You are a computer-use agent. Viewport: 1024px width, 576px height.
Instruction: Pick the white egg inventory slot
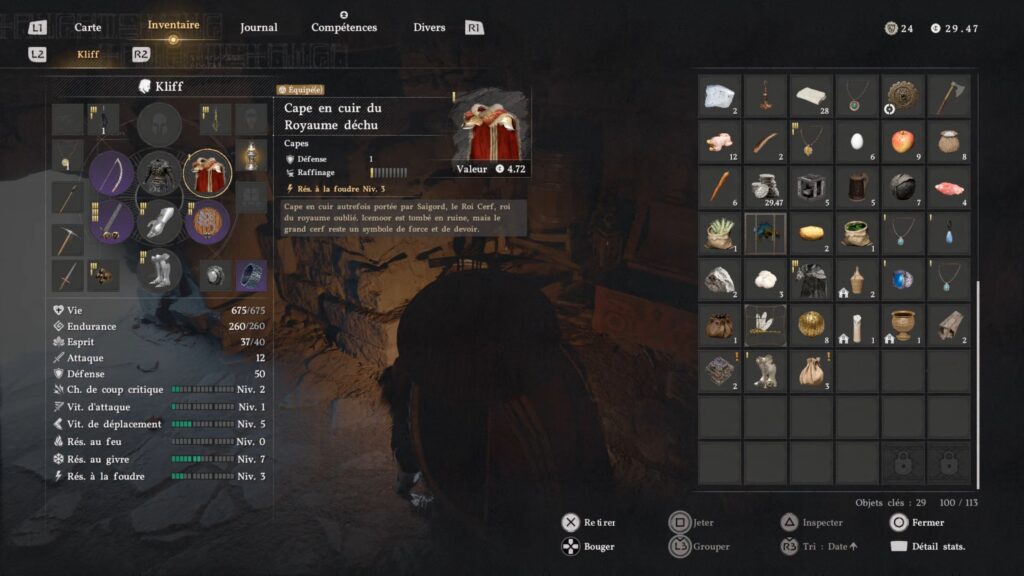857,141
